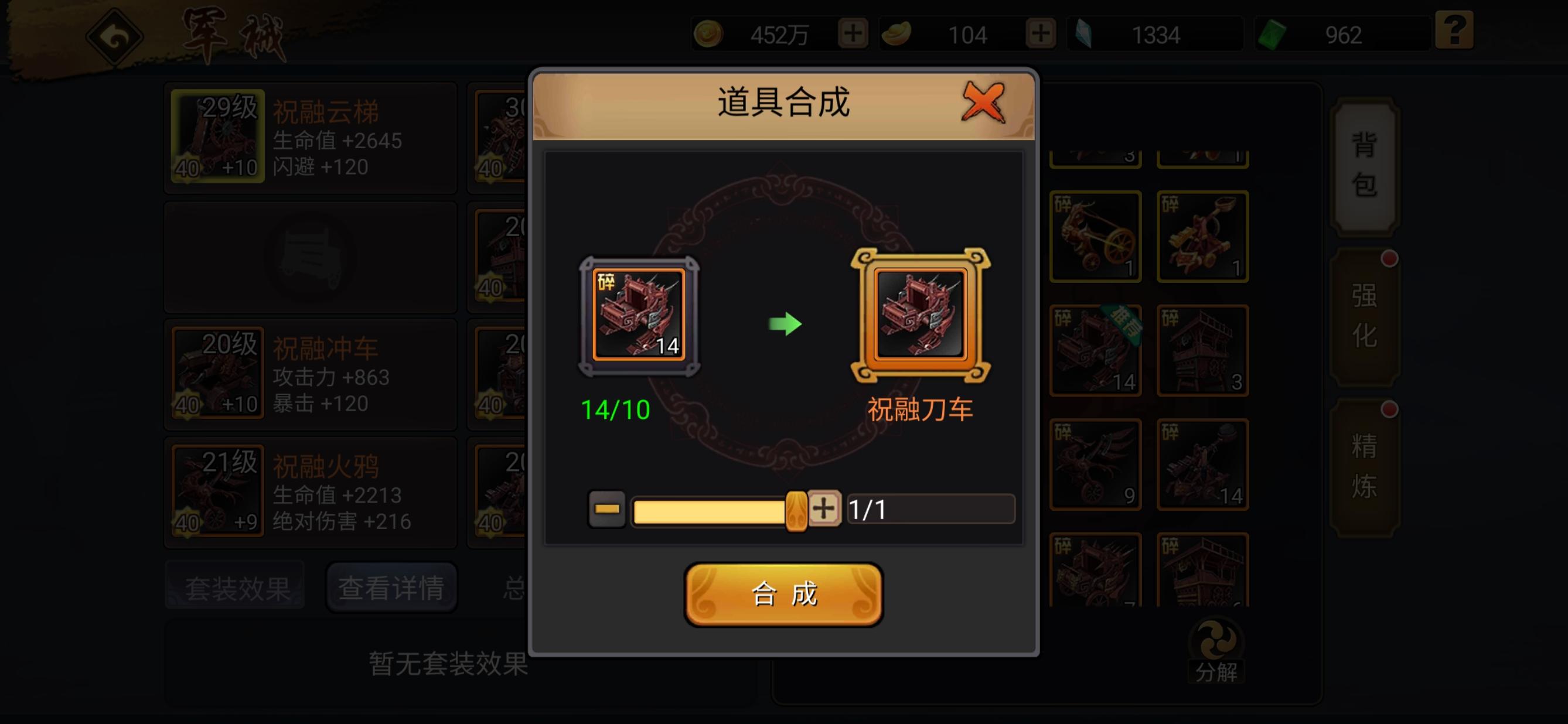
Task: Click the minus stepper beside the quantity slider
Action: tap(606, 510)
